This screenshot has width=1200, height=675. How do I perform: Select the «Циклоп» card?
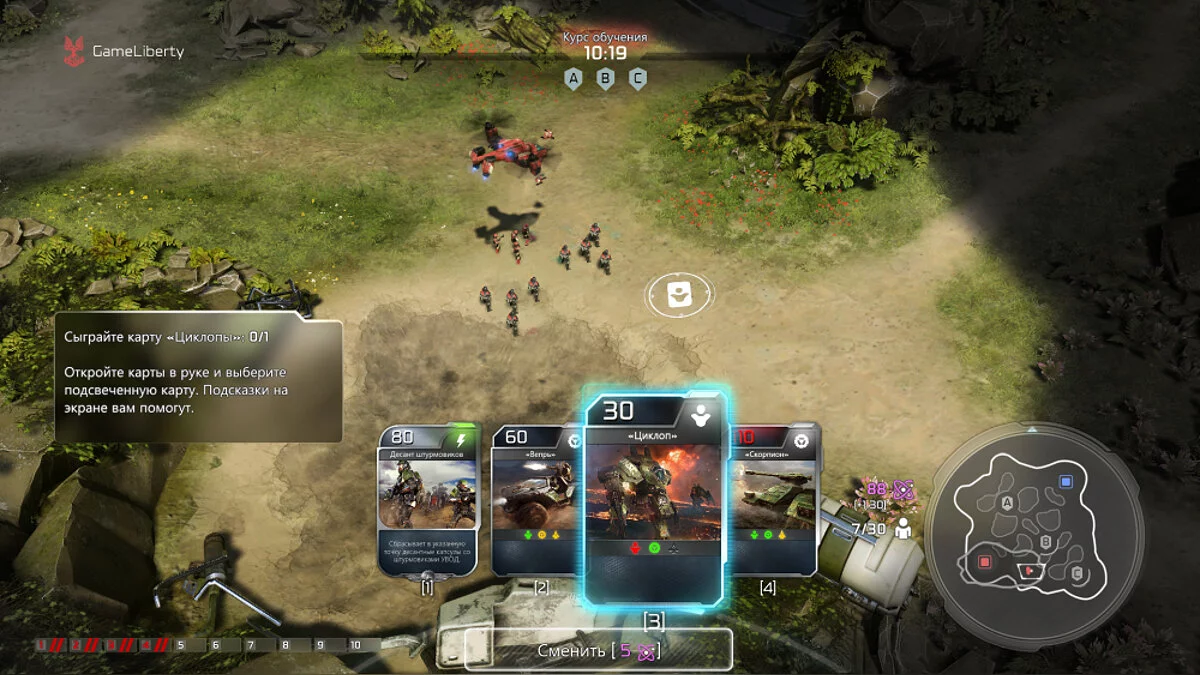click(x=653, y=500)
